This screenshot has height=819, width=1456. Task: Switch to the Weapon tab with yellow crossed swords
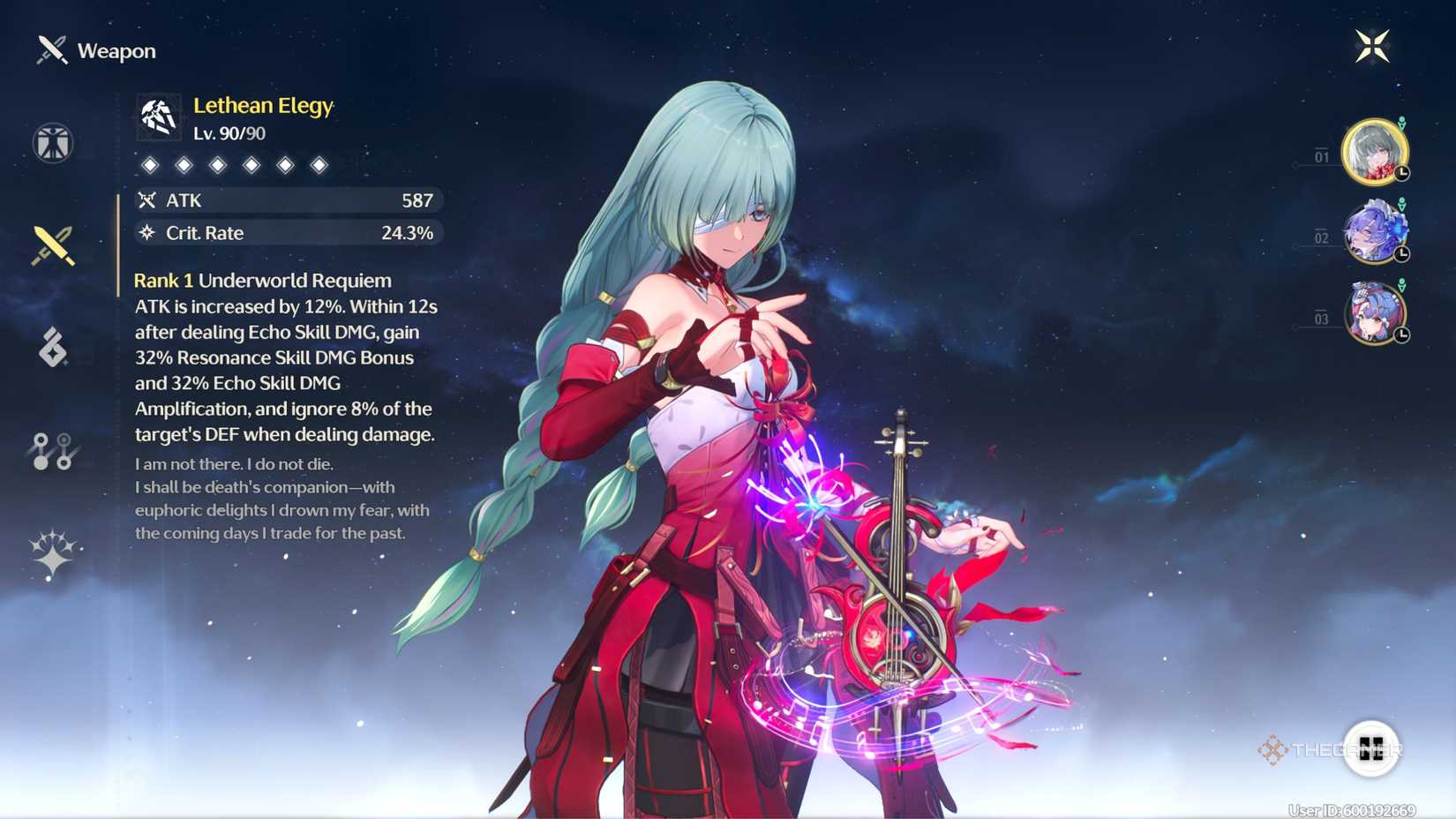pyautogui.click(x=53, y=245)
